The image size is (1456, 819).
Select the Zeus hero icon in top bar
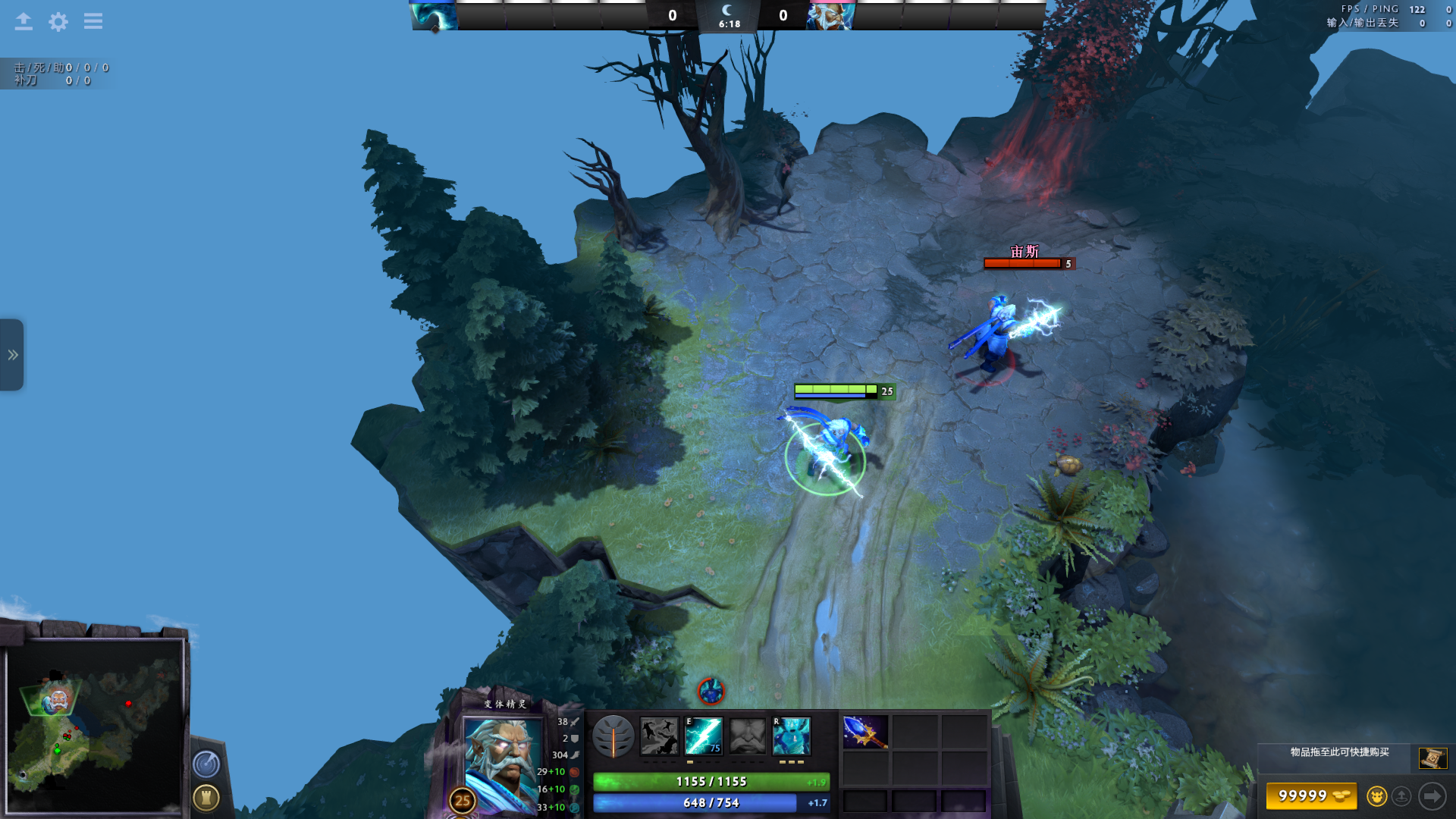click(831, 15)
